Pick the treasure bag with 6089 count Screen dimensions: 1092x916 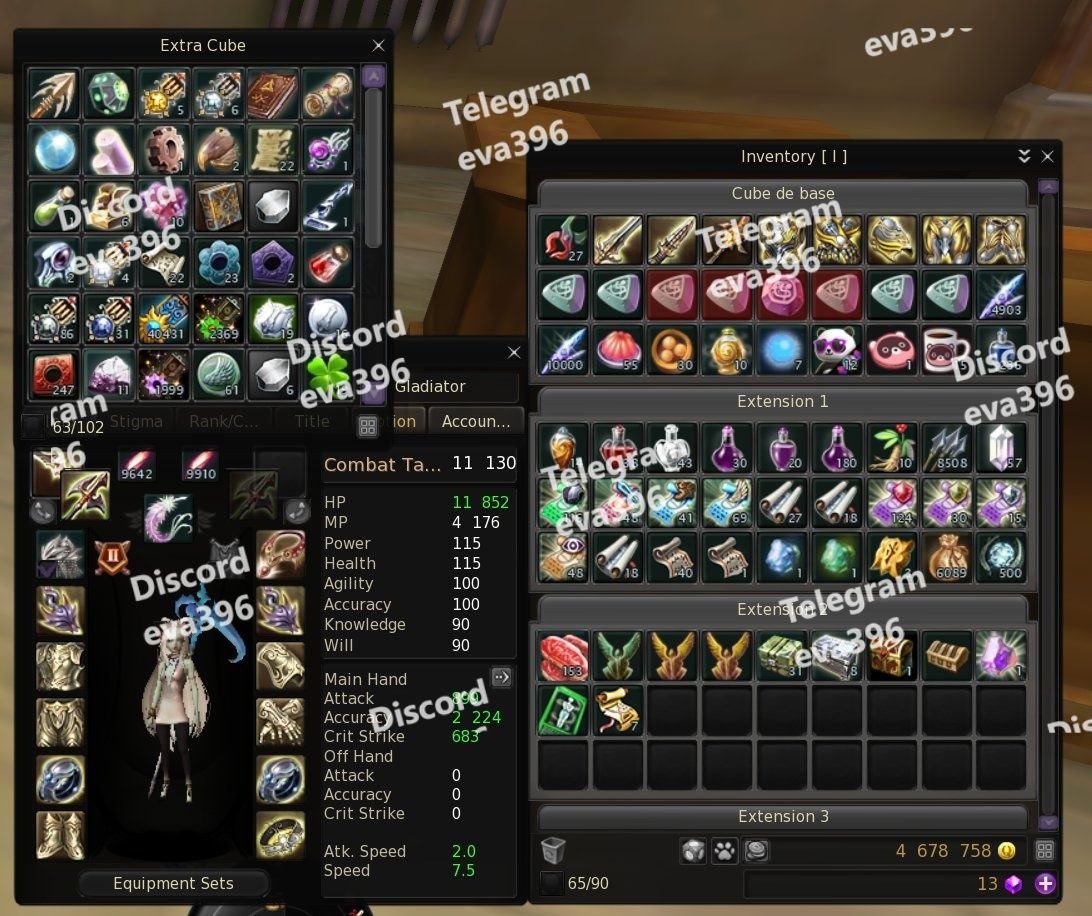click(945, 558)
